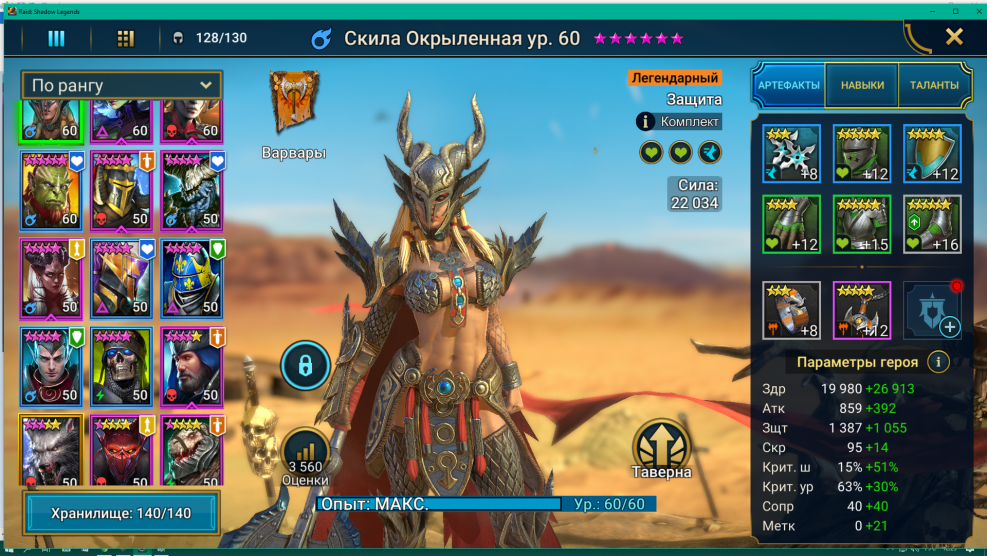The image size is (987, 556).
Task: Switch to the Навыки tab
Action: pos(862,85)
